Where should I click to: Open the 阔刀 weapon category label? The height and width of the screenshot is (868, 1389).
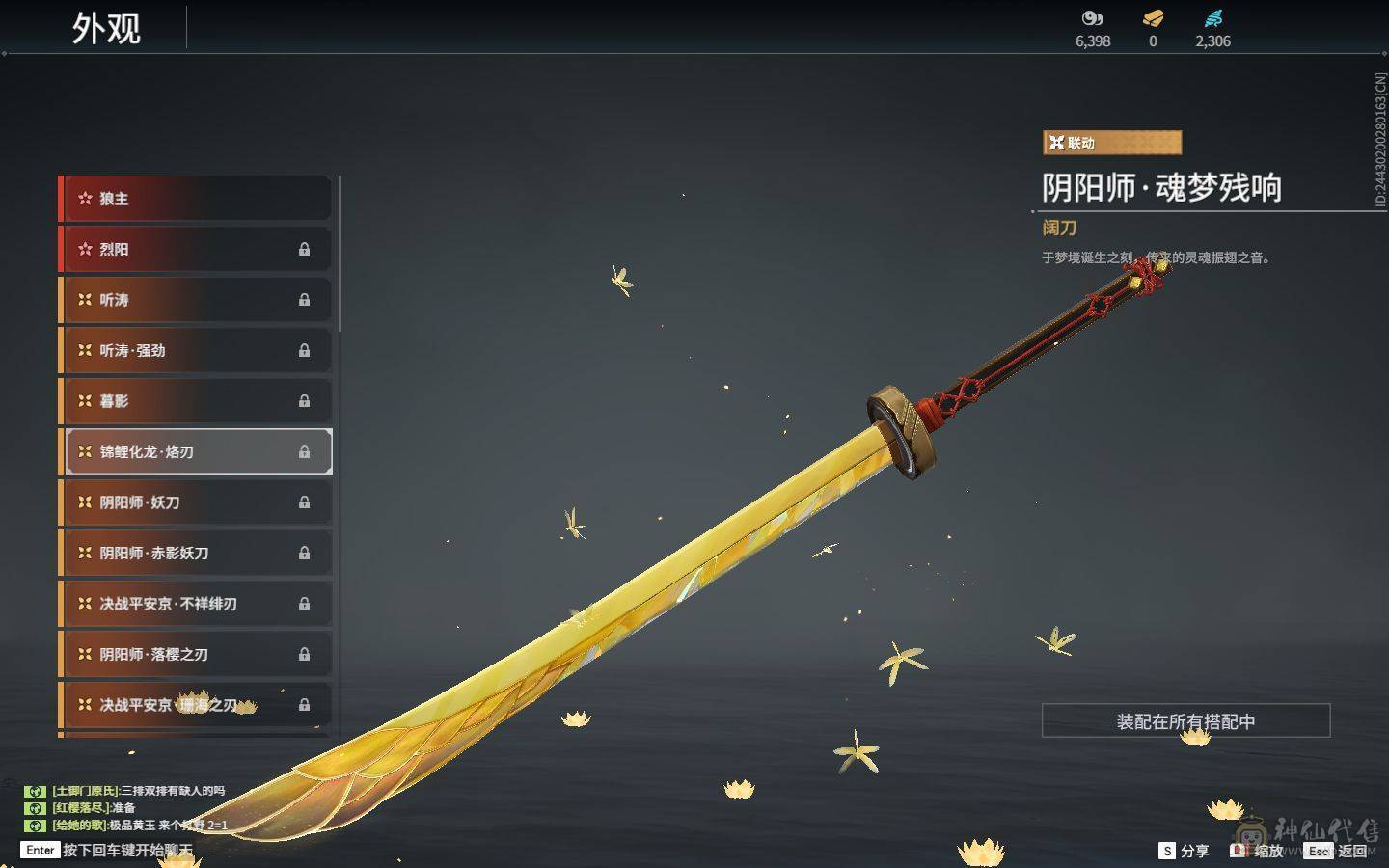point(1058,229)
